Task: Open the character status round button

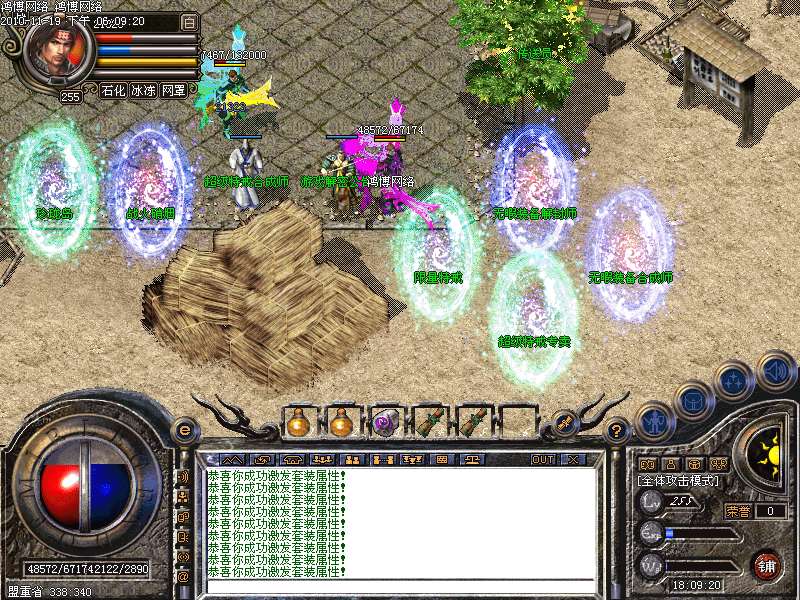Action: [x=653, y=421]
